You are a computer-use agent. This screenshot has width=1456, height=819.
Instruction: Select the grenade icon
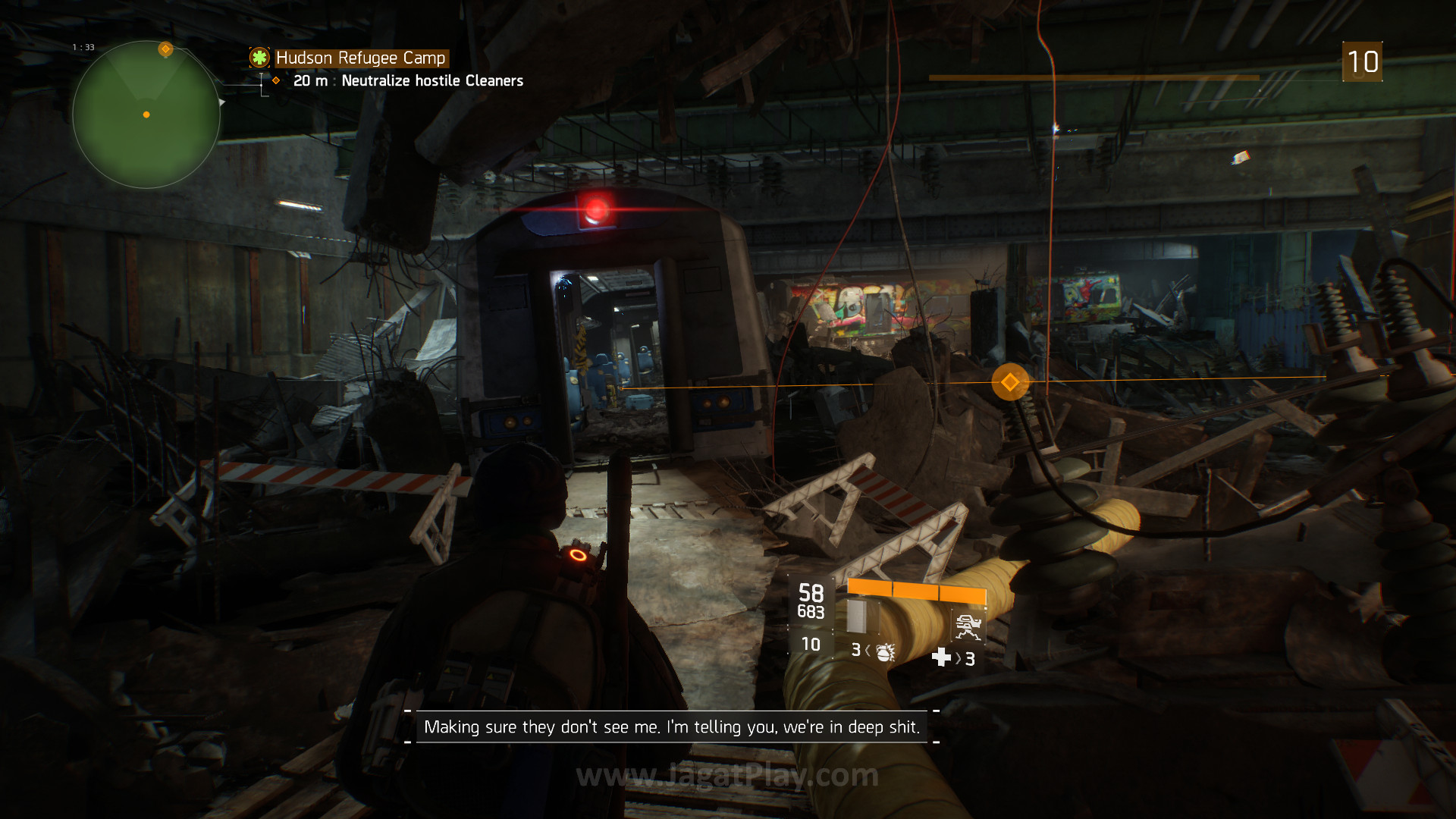coord(885,651)
